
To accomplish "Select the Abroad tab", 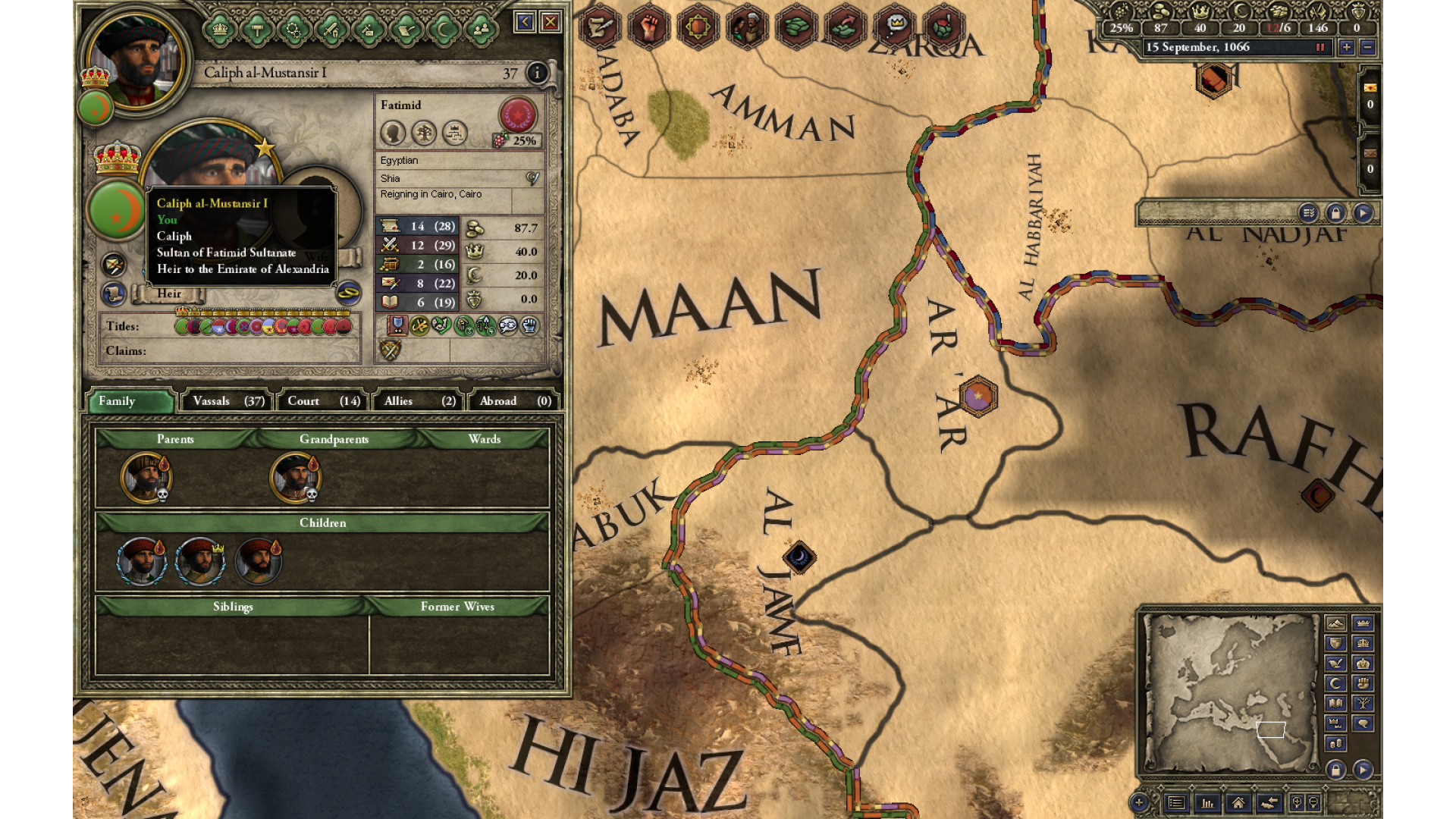I will pyautogui.click(x=515, y=401).
